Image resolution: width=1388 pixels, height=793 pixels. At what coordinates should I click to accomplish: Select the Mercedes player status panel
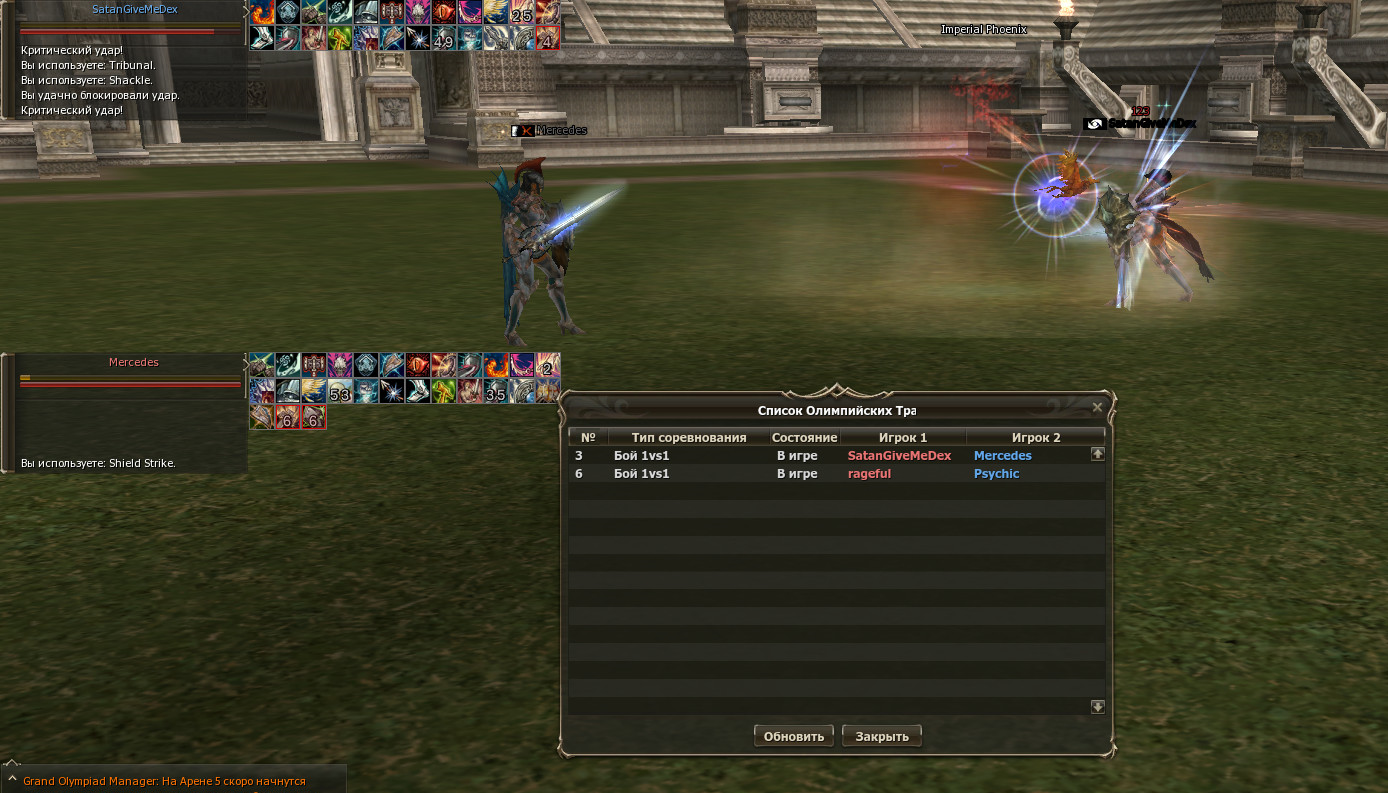(133, 363)
